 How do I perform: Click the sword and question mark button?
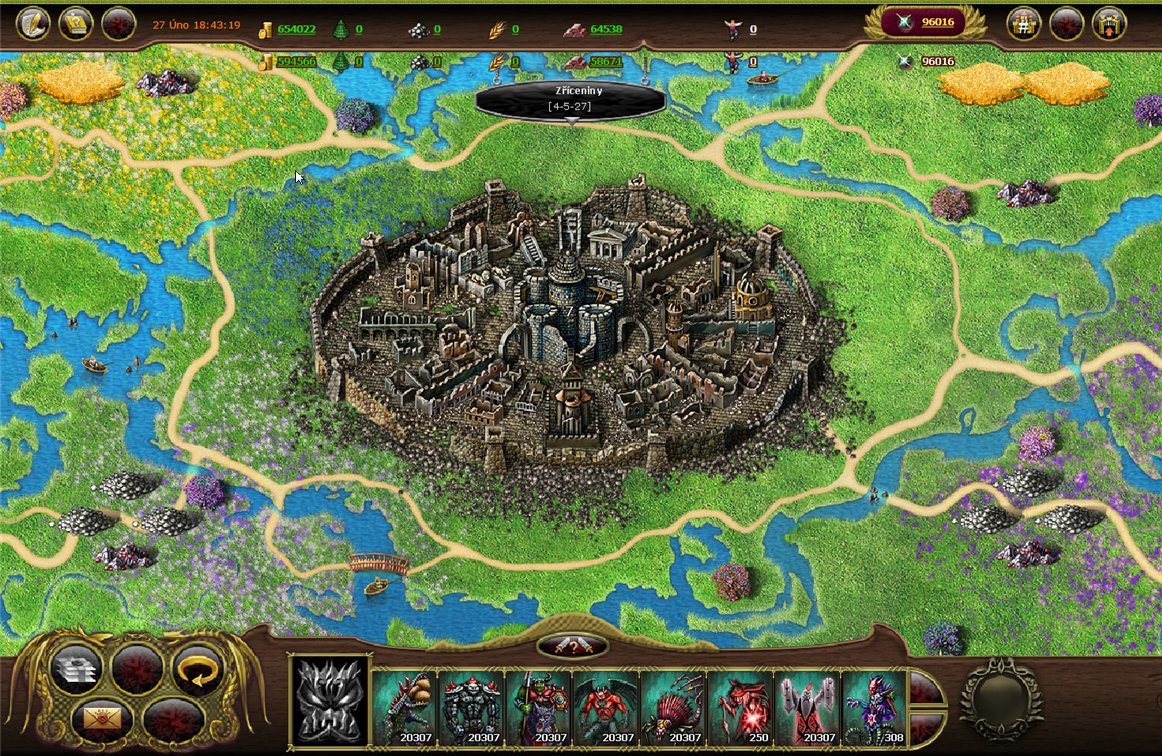coord(572,646)
